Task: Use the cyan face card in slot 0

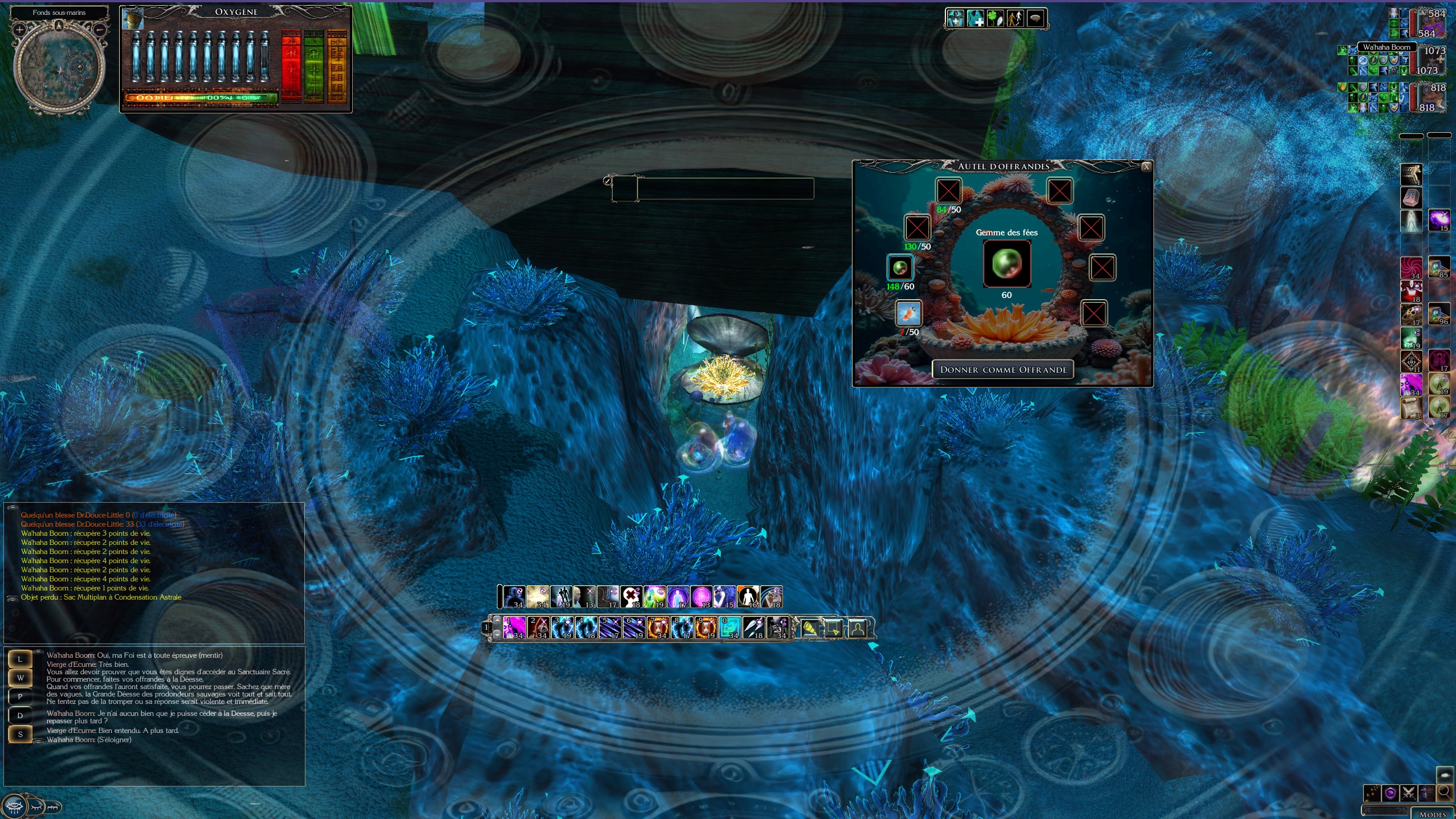Action: pyautogui.click(x=730, y=628)
